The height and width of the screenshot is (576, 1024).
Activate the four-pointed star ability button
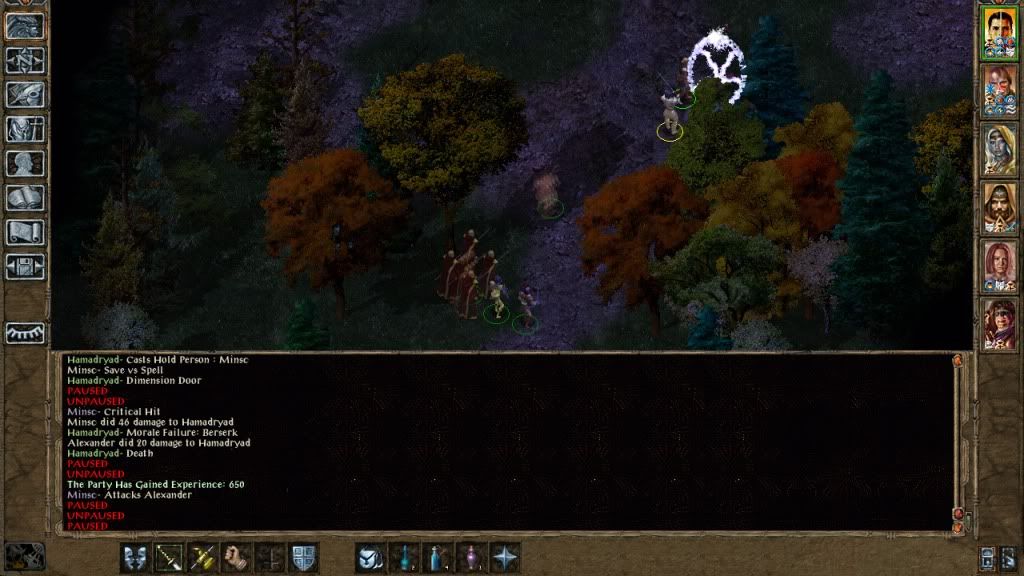(x=506, y=557)
